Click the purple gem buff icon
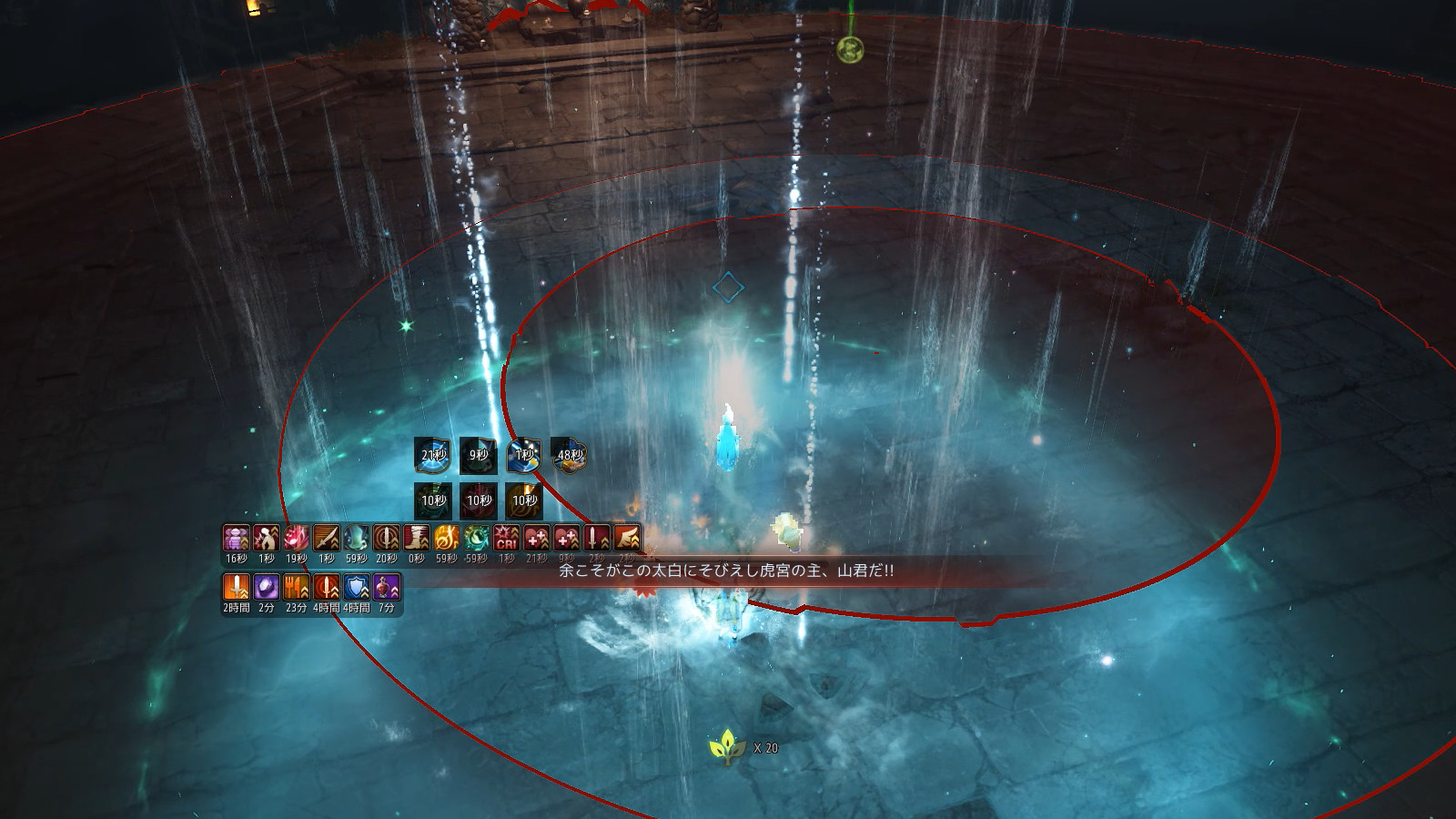 click(267, 587)
